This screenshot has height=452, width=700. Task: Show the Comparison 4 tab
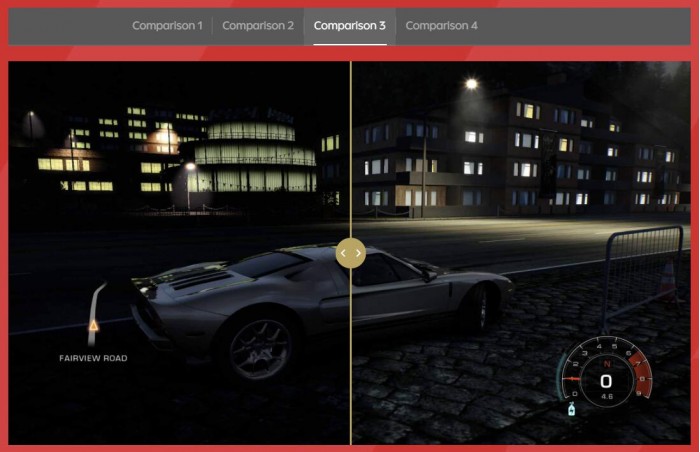coord(441,26)
